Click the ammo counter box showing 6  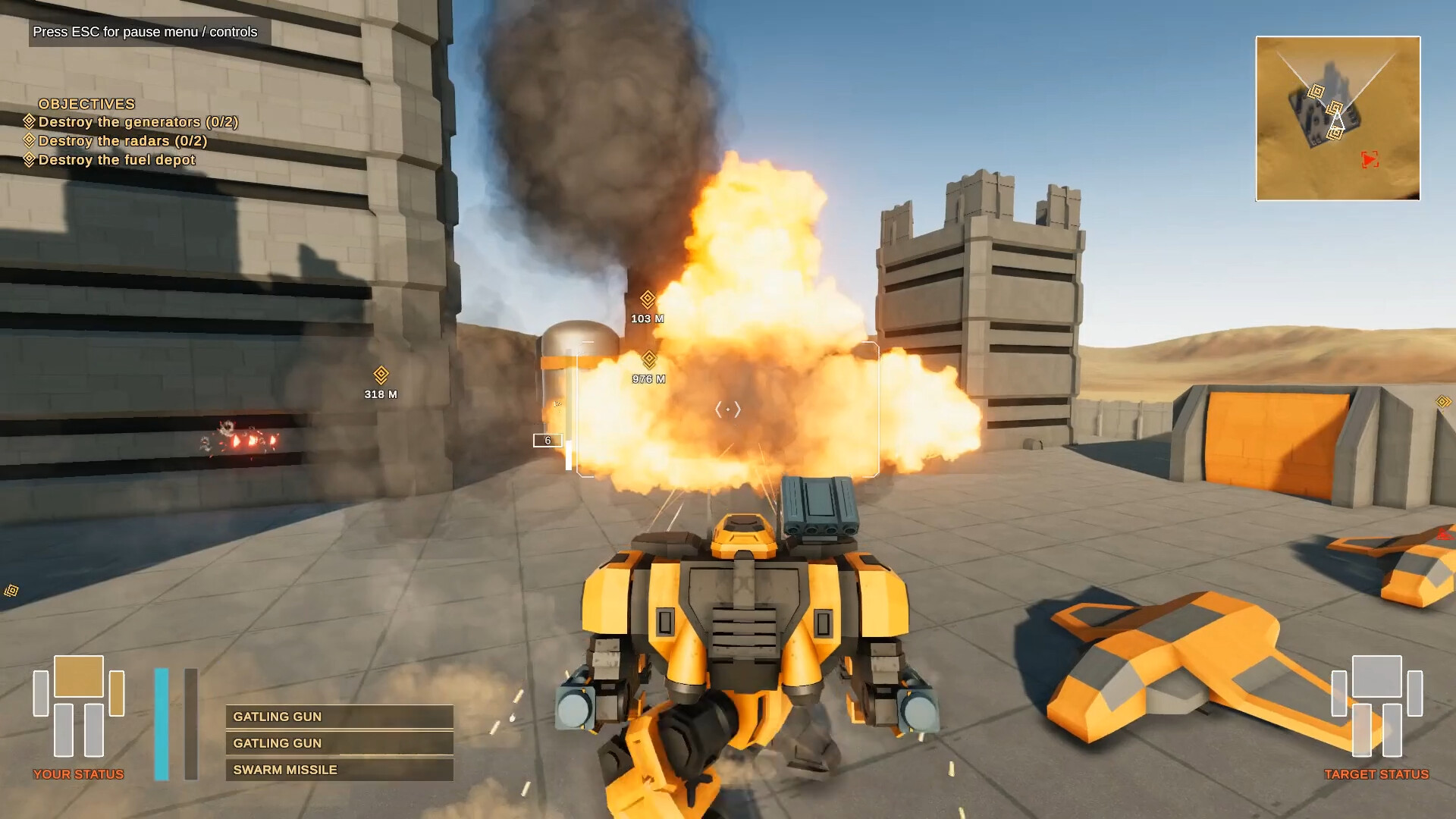click(x=548, y=440)
